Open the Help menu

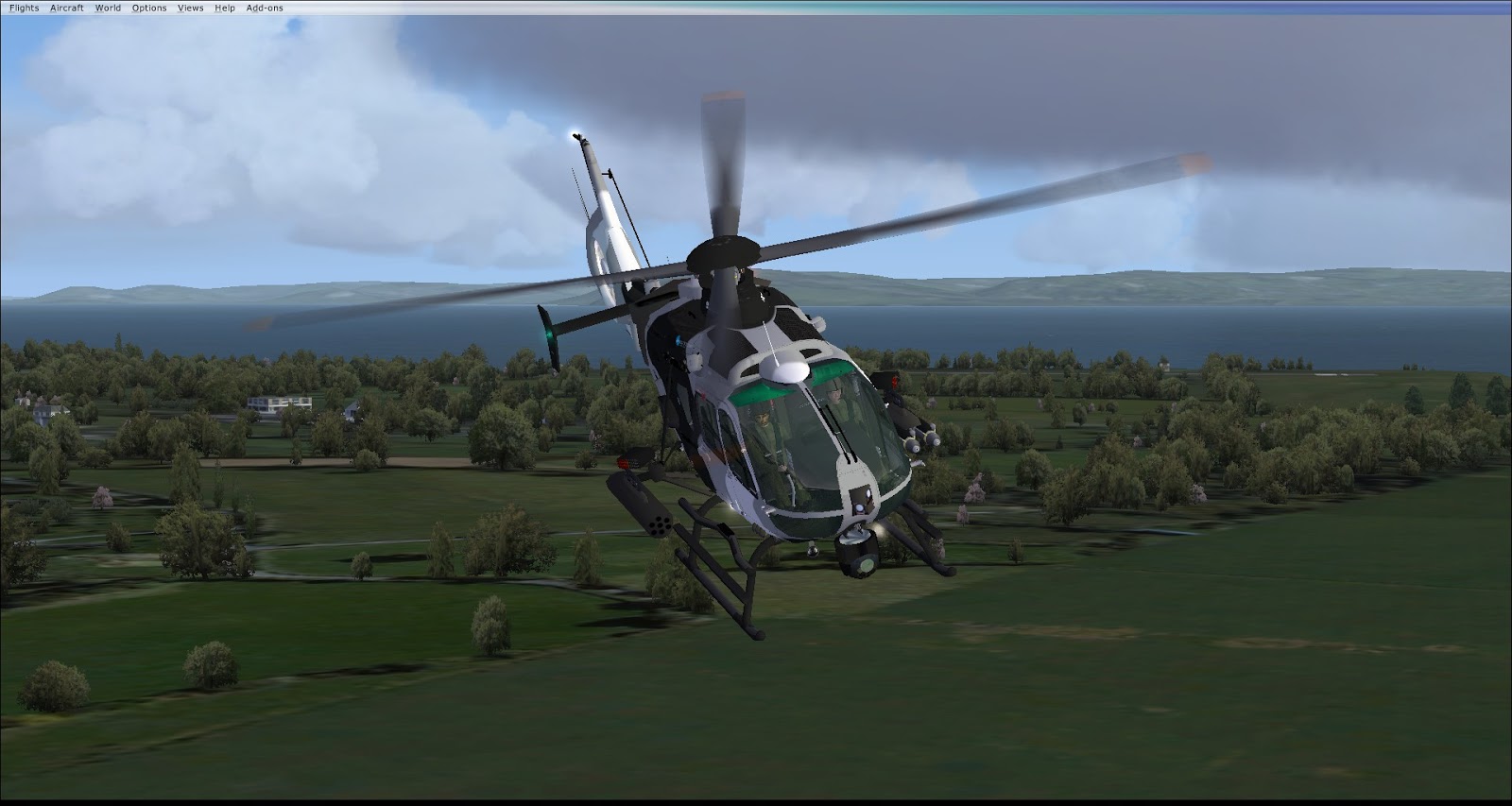click(x=225, y=8)
